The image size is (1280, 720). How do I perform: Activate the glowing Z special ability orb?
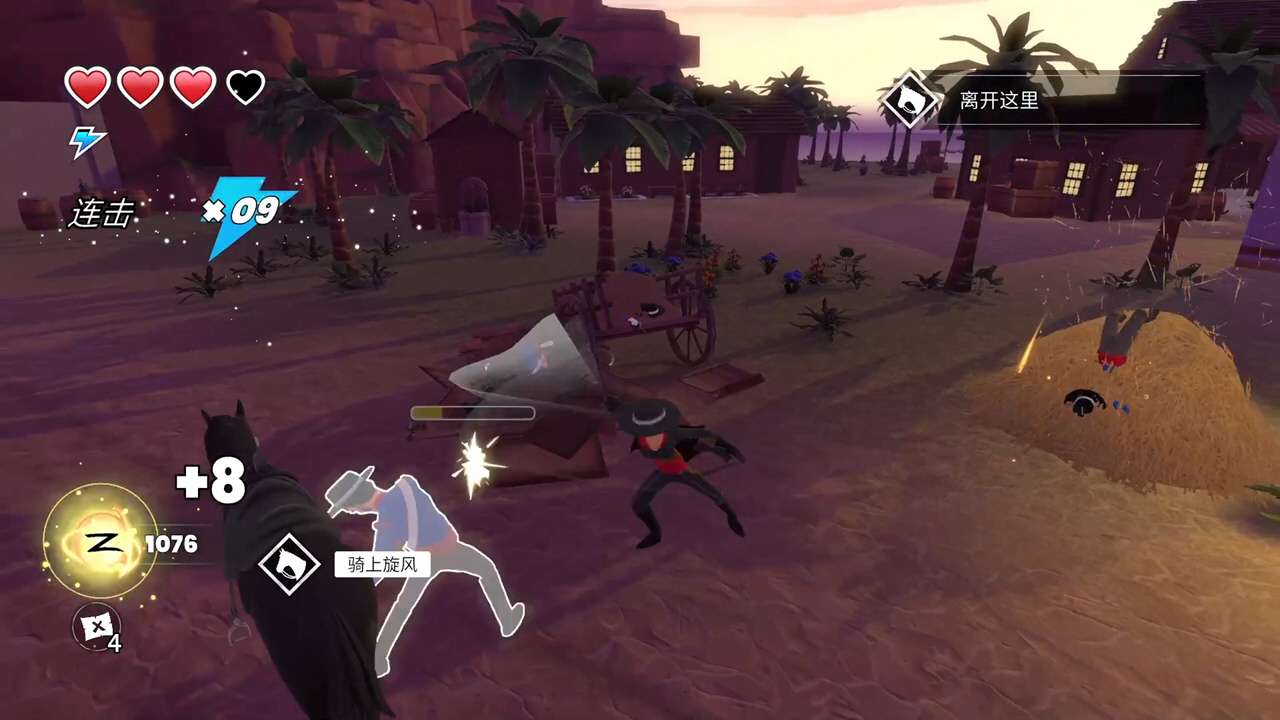(x=99, y=543)
